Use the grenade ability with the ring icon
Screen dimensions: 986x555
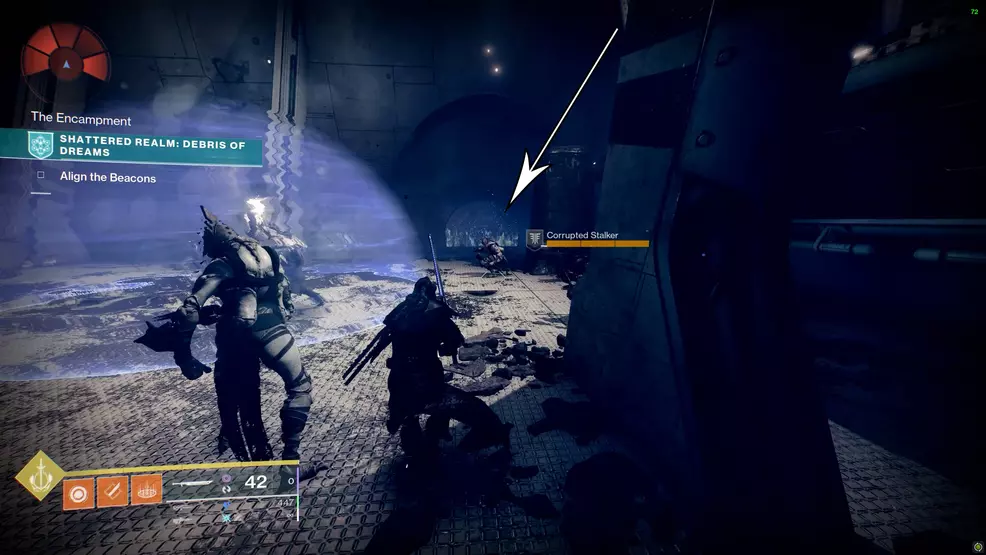click(x=77, y=491)
